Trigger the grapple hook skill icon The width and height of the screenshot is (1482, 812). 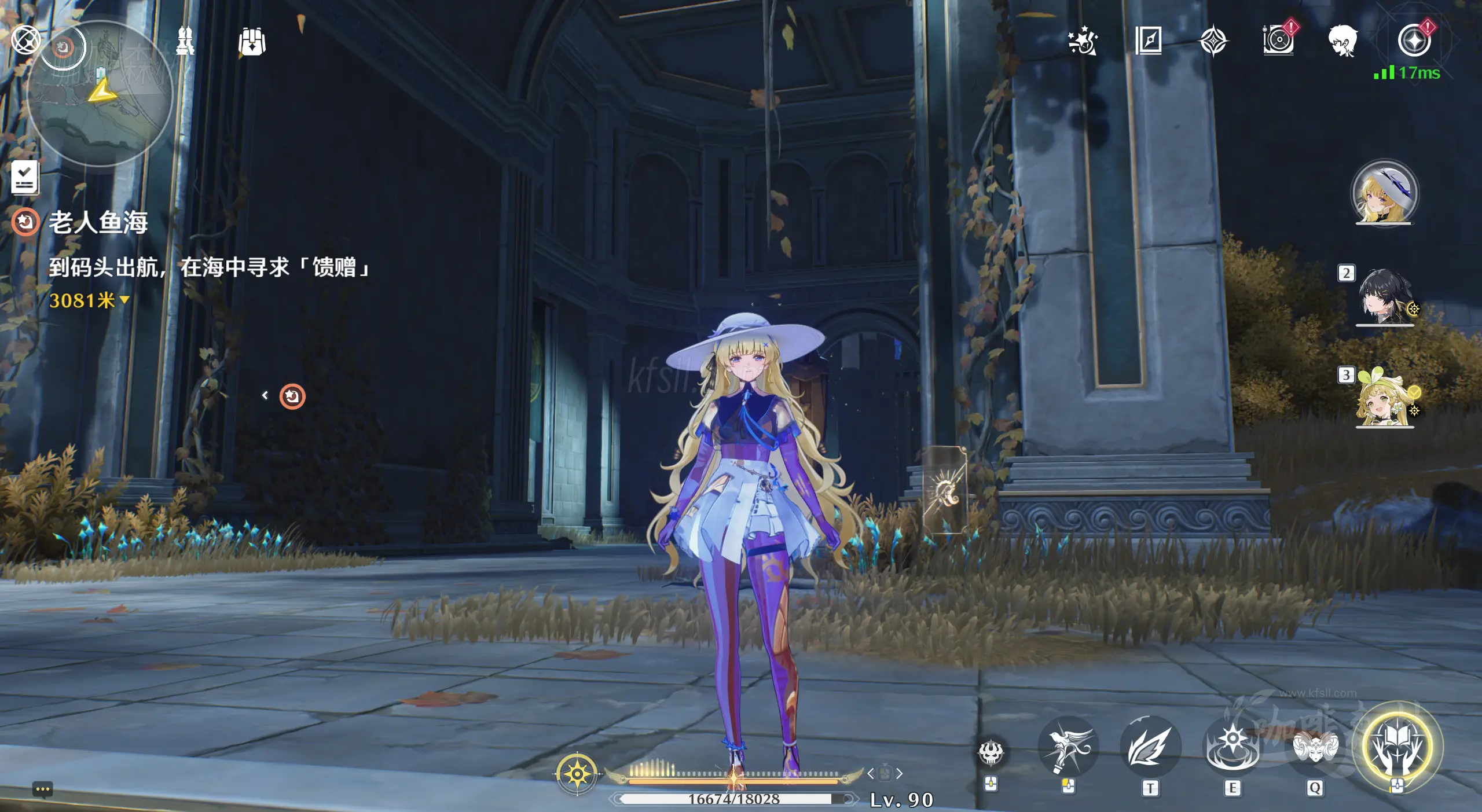click(1068, 747)
